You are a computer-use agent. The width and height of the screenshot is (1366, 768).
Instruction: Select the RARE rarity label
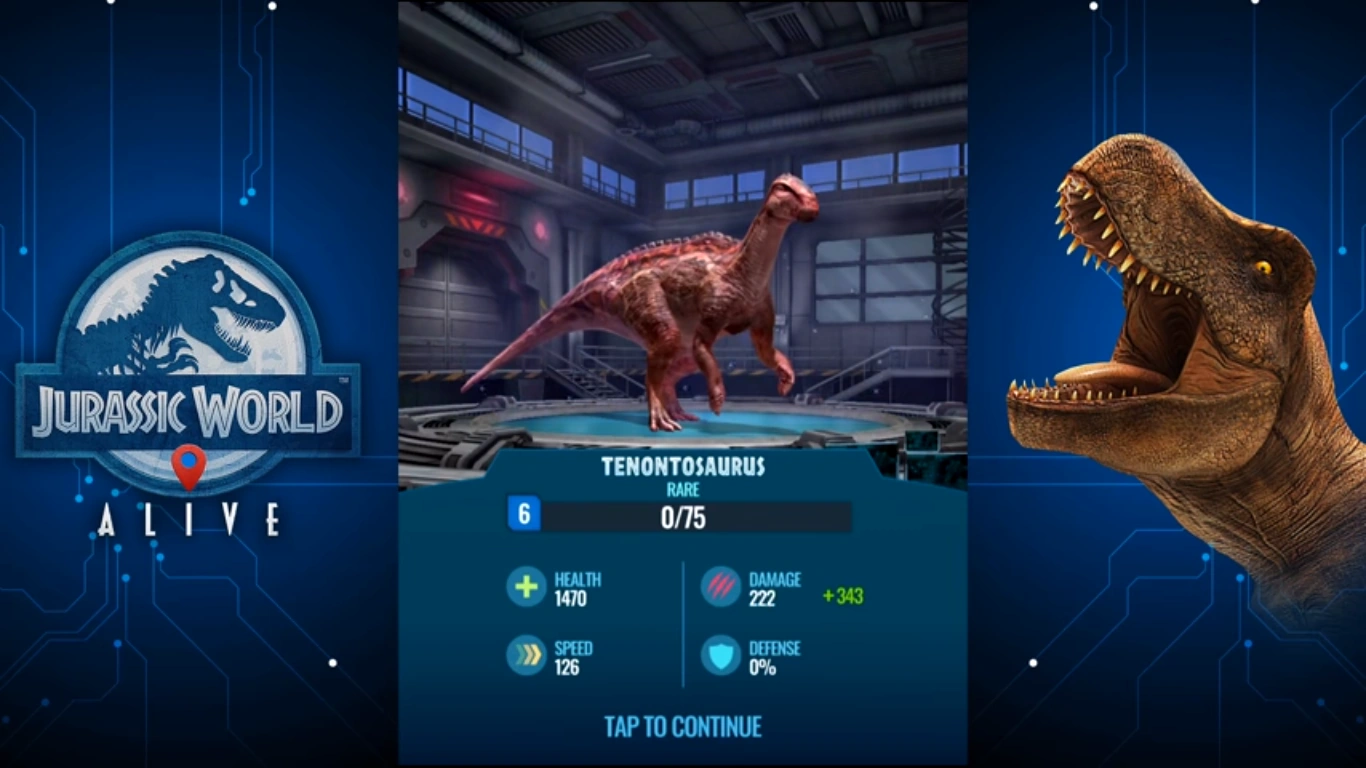[x=684, y=490]
